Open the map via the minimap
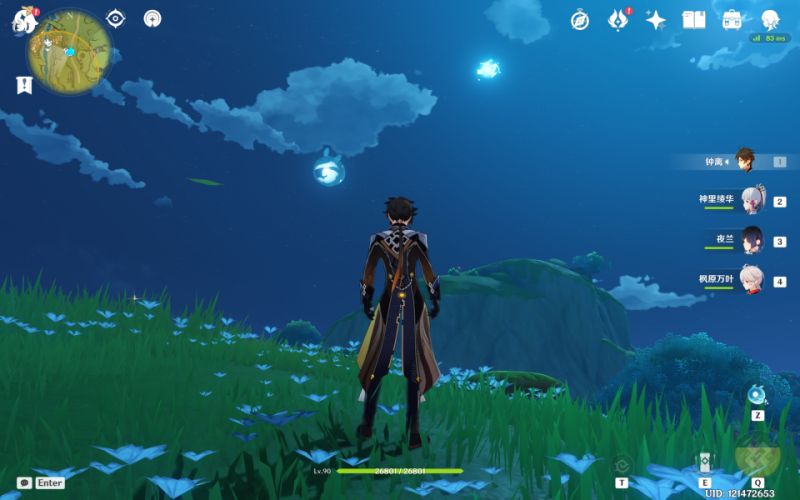The width and height of the screenshot is (800, 500). click(x=69, y=47)
